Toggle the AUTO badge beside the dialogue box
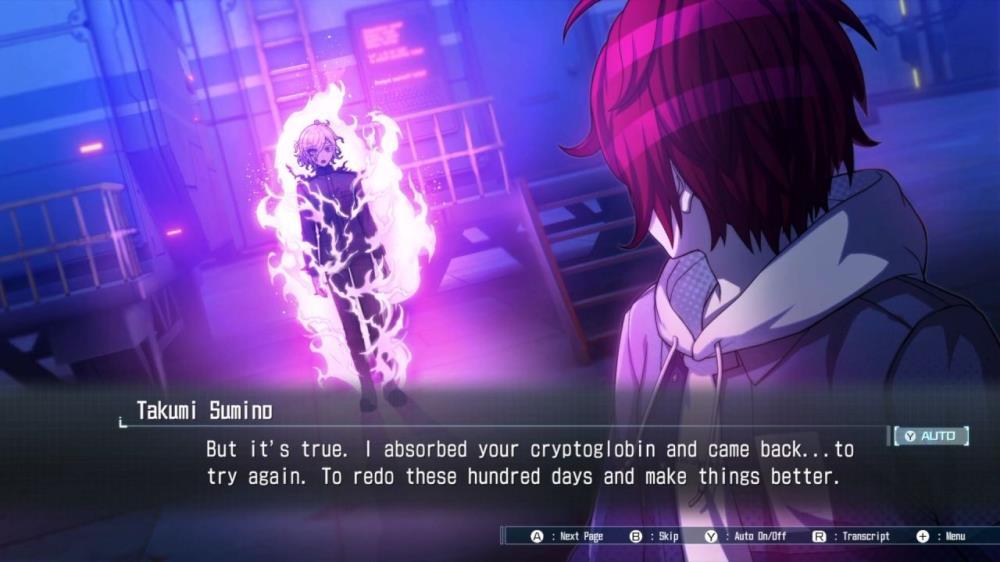The width and height of the screenshot is (1000, 562). 931,436
